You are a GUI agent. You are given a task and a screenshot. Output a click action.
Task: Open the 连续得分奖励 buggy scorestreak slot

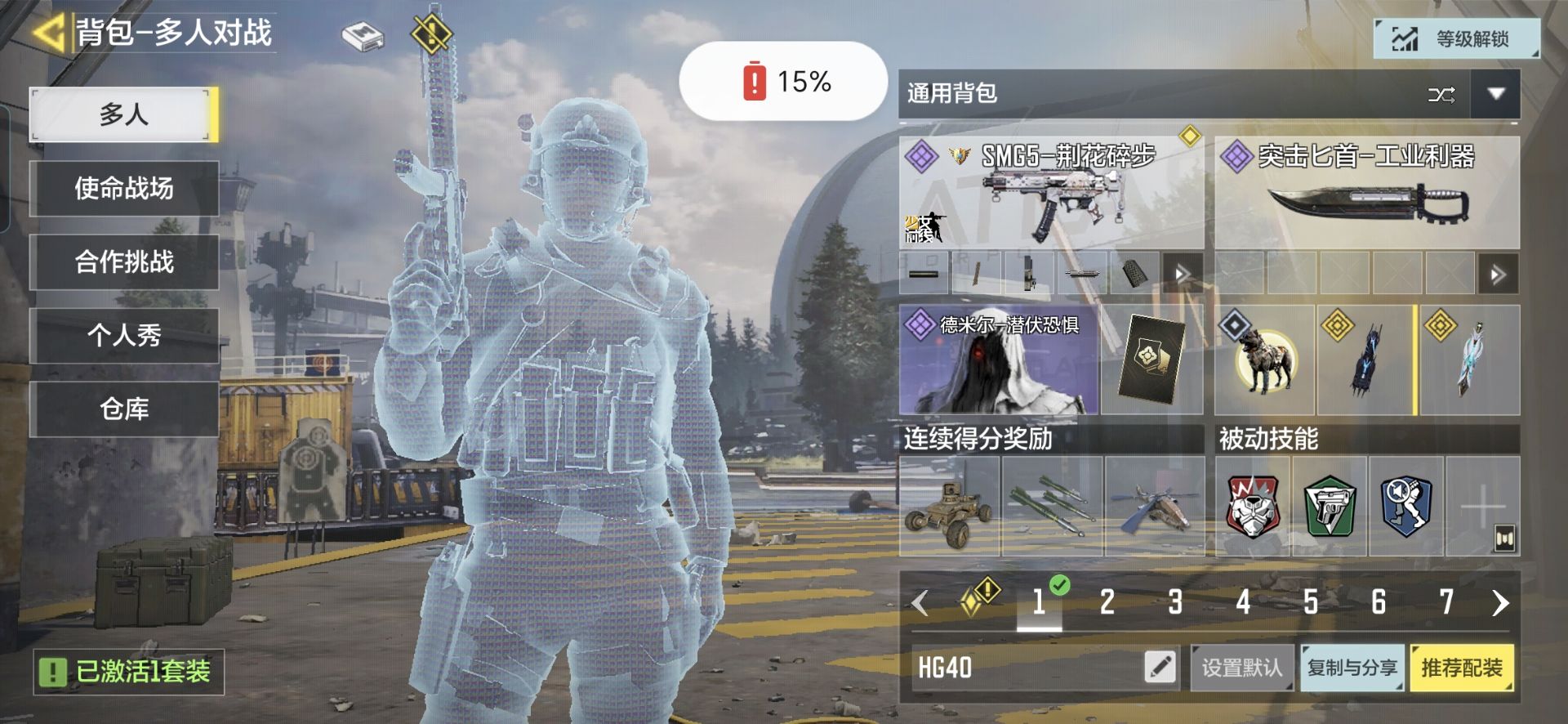[x=949, y=507]
